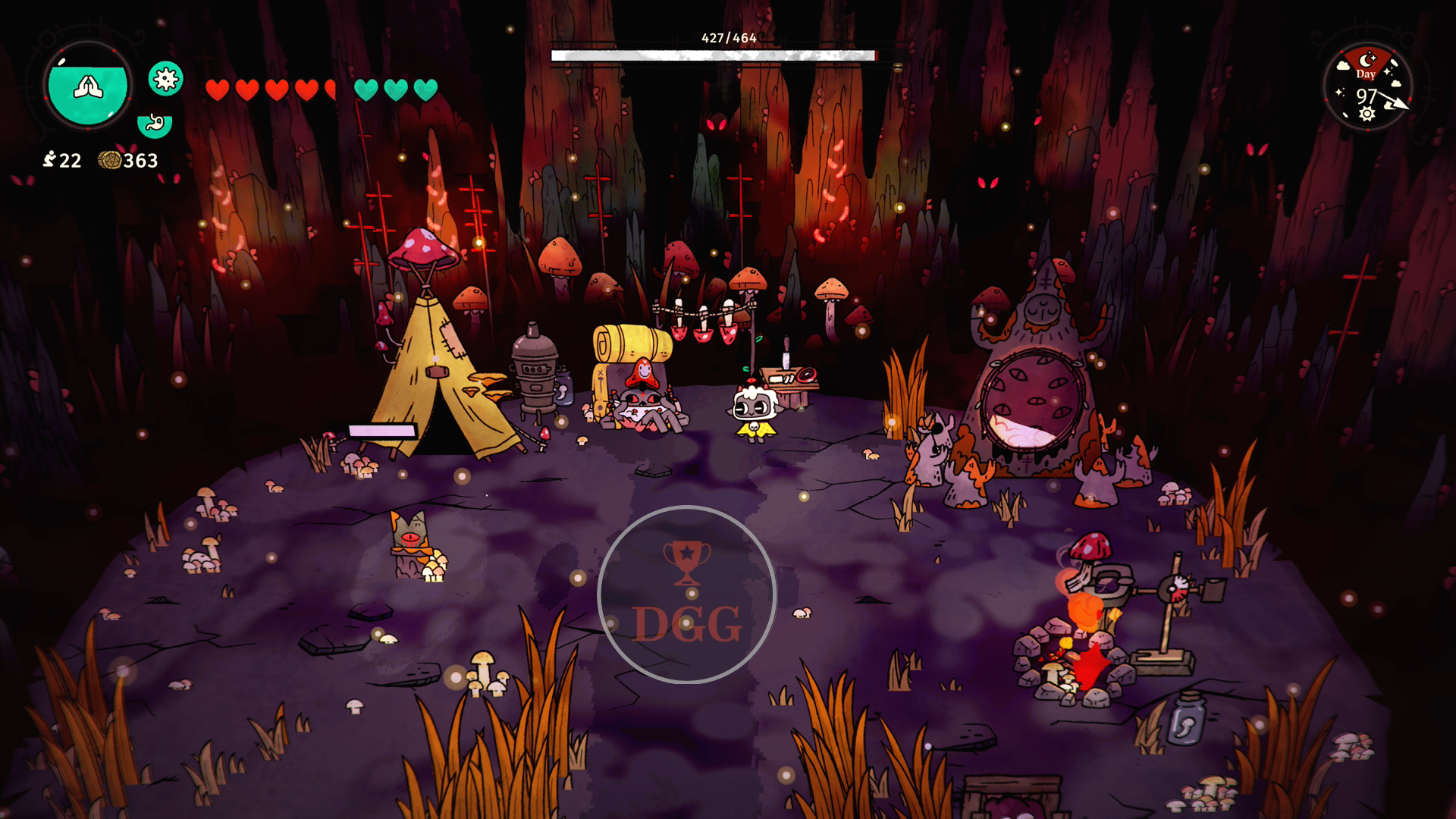Open the day and night clock

pos(1368,86)
